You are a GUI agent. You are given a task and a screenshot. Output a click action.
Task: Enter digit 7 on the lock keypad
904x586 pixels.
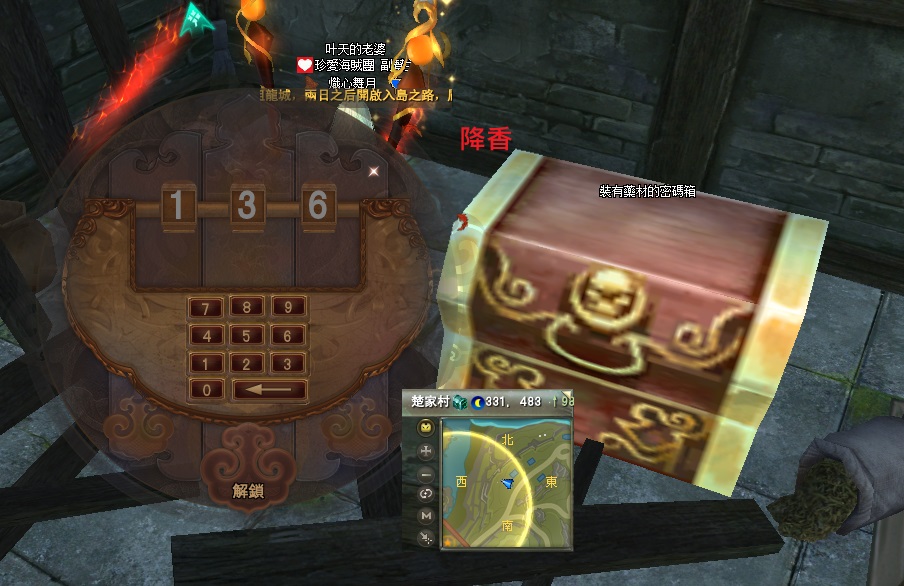tap(207, 308)
